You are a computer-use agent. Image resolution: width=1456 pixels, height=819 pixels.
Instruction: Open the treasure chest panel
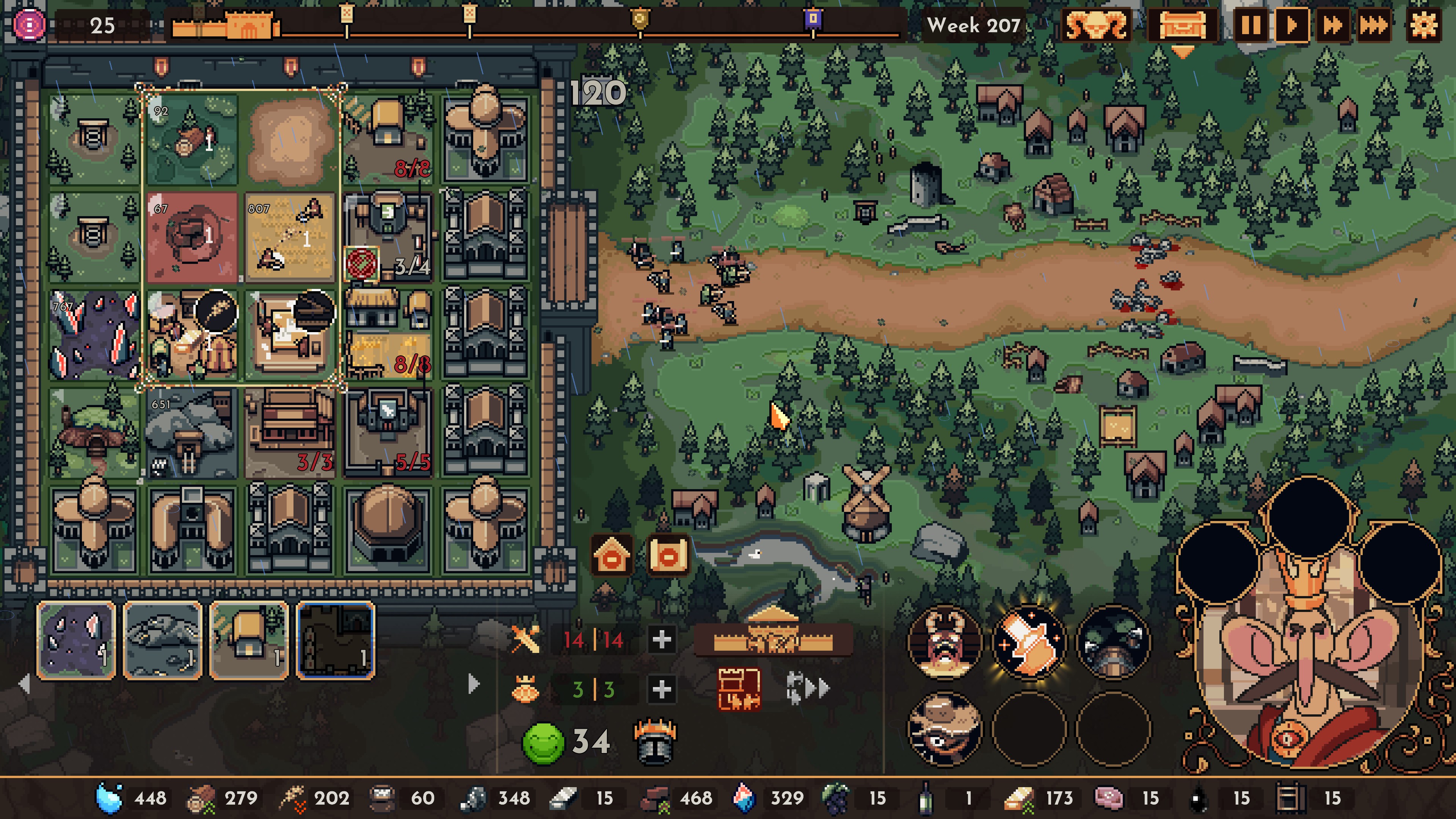1183,25
